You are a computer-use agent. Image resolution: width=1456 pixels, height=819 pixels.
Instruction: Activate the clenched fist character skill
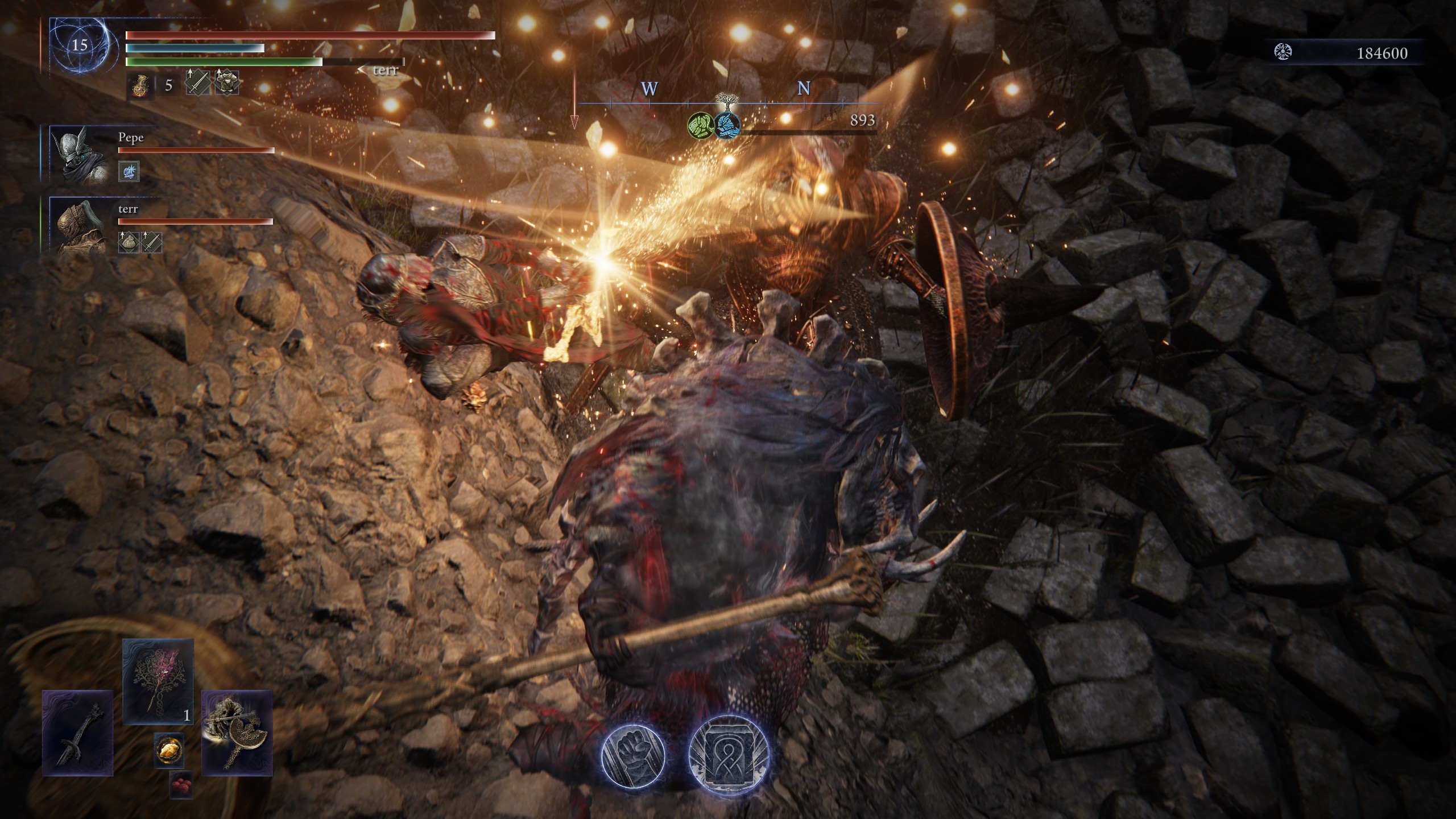point(633,755)
